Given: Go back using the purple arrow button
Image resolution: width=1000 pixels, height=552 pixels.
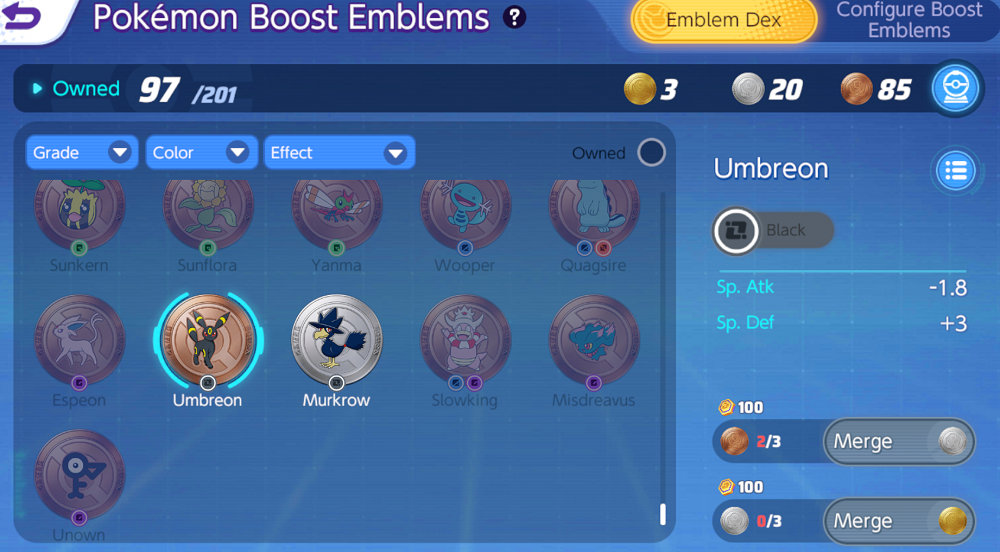Looking at the screenshot, I should coord(24,17).
